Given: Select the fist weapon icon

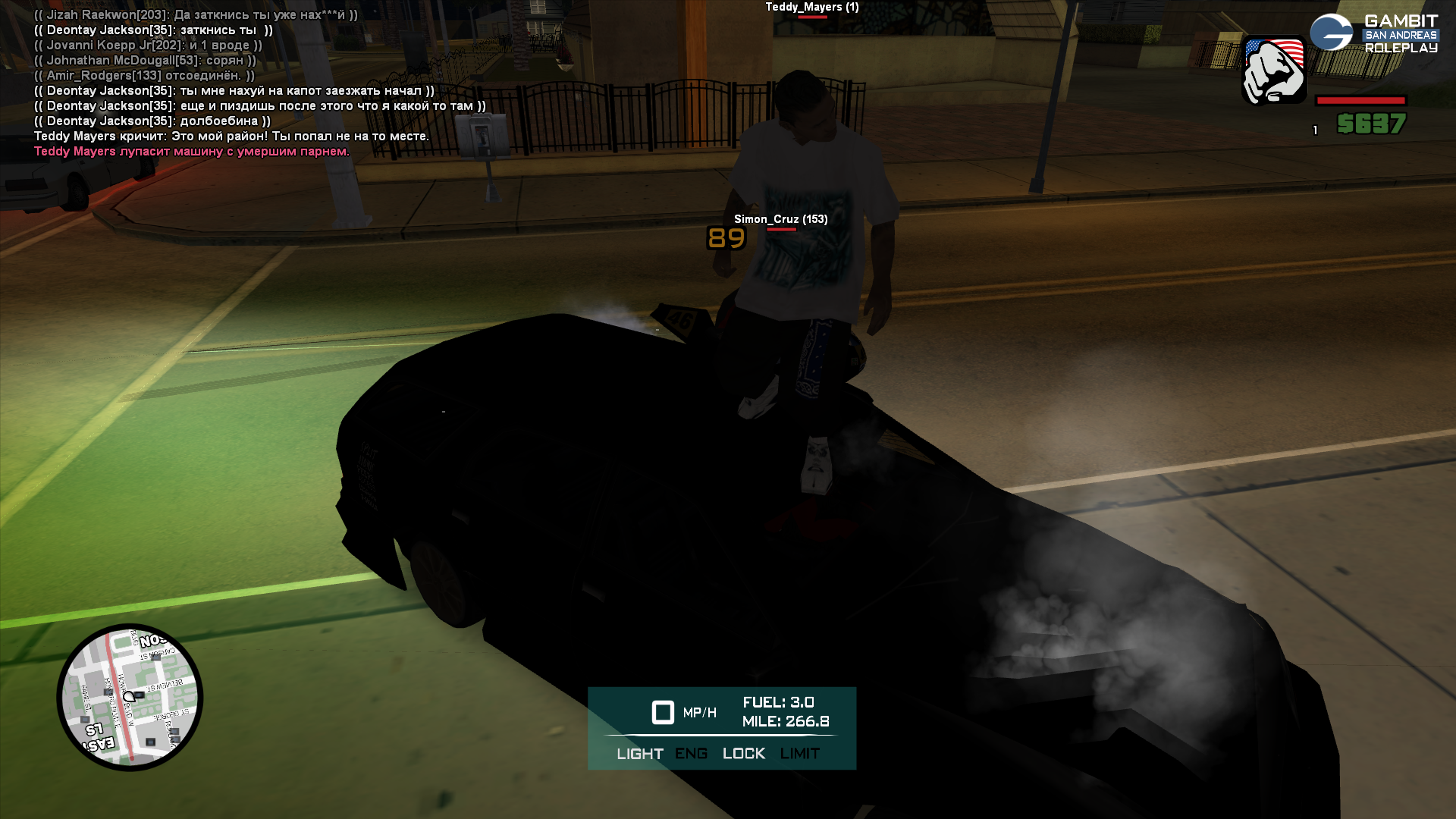Looking at the screenshot, I should pos(1274,71).
